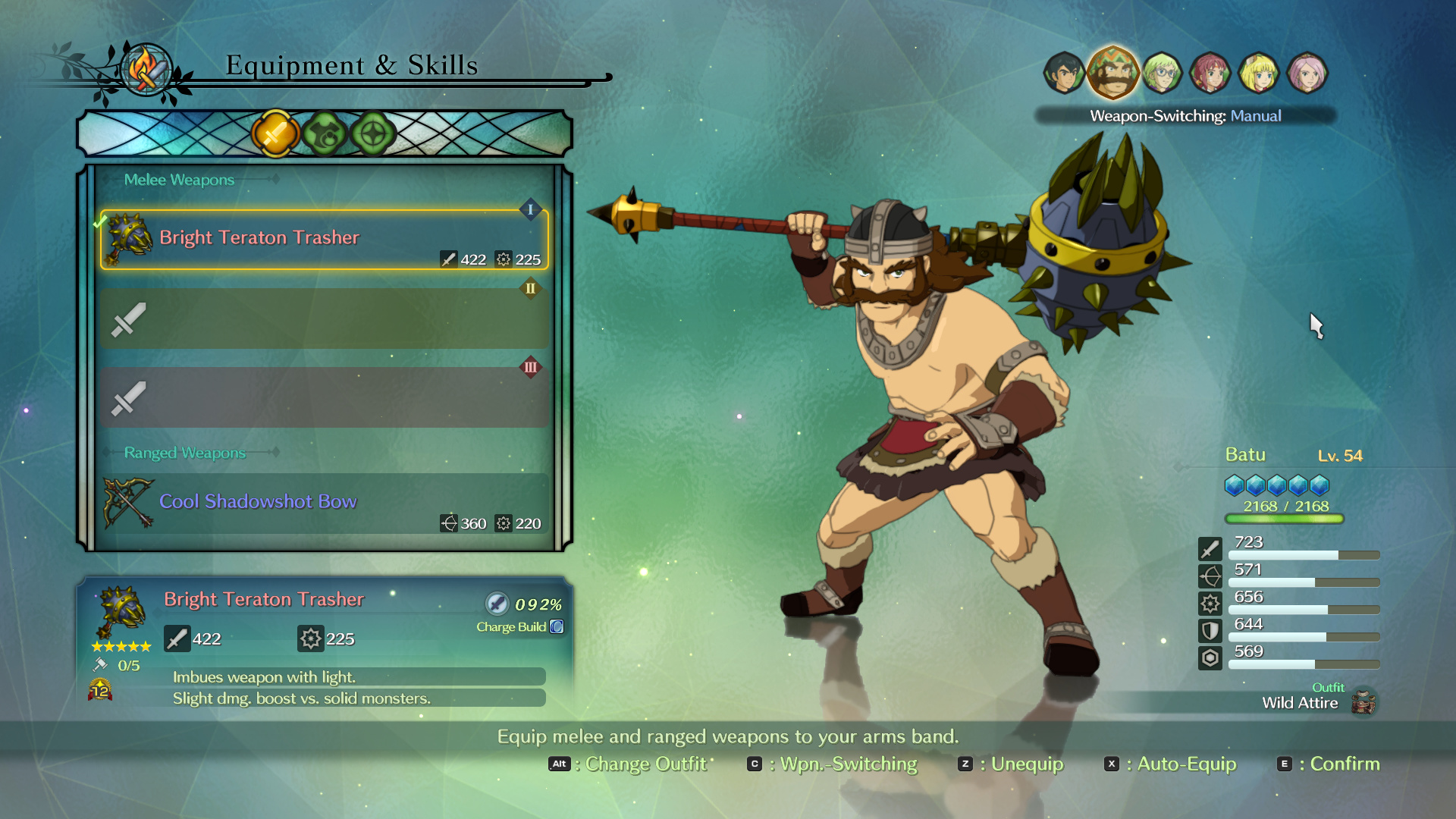Open the golden sword weapons tab
The height and width of the screenshot is (819, 1456).
point(275,134)
